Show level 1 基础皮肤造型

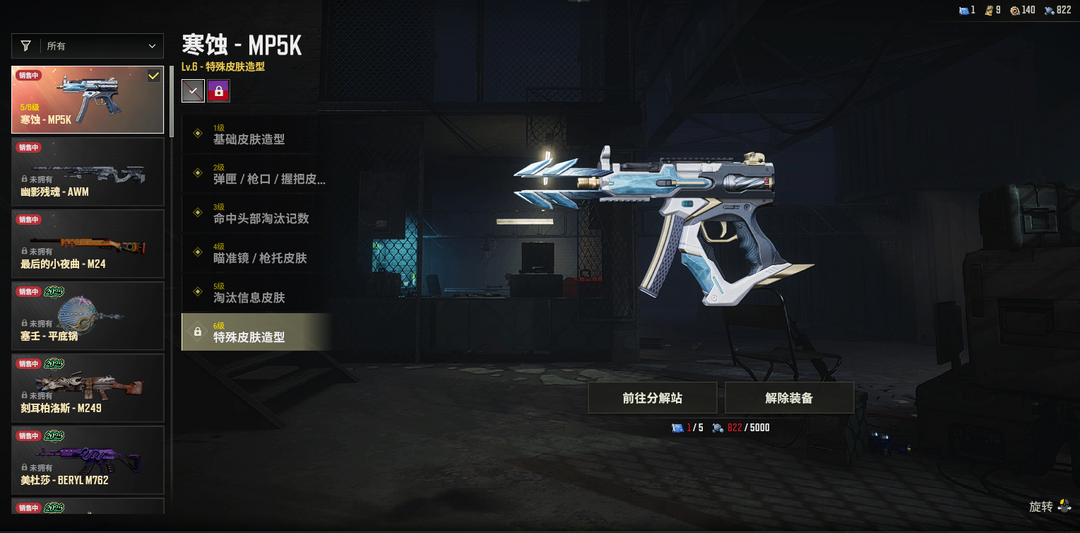point(256,134)
